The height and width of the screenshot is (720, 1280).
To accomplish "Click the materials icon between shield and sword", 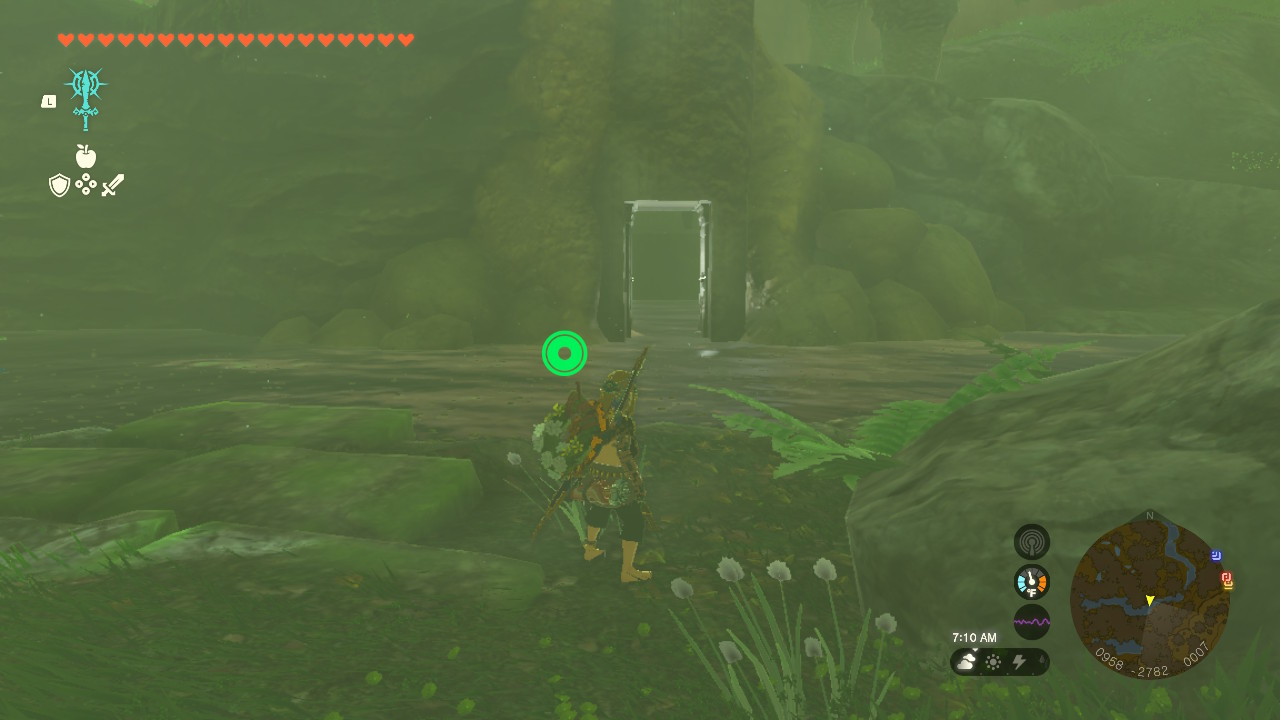I will (85, 185).
